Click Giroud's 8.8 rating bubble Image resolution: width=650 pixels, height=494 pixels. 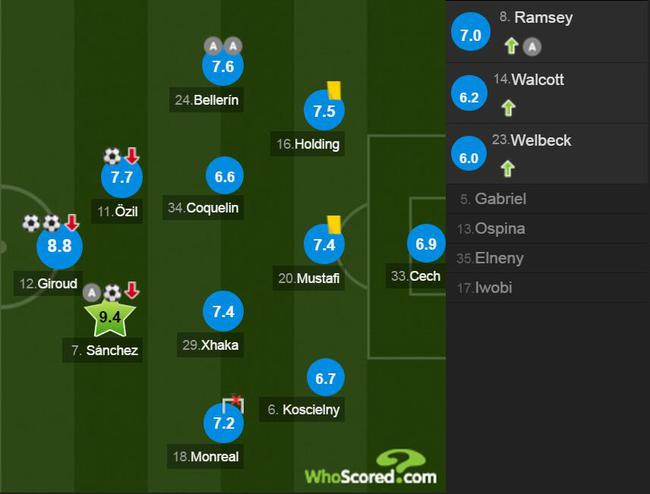coord(60,246)
